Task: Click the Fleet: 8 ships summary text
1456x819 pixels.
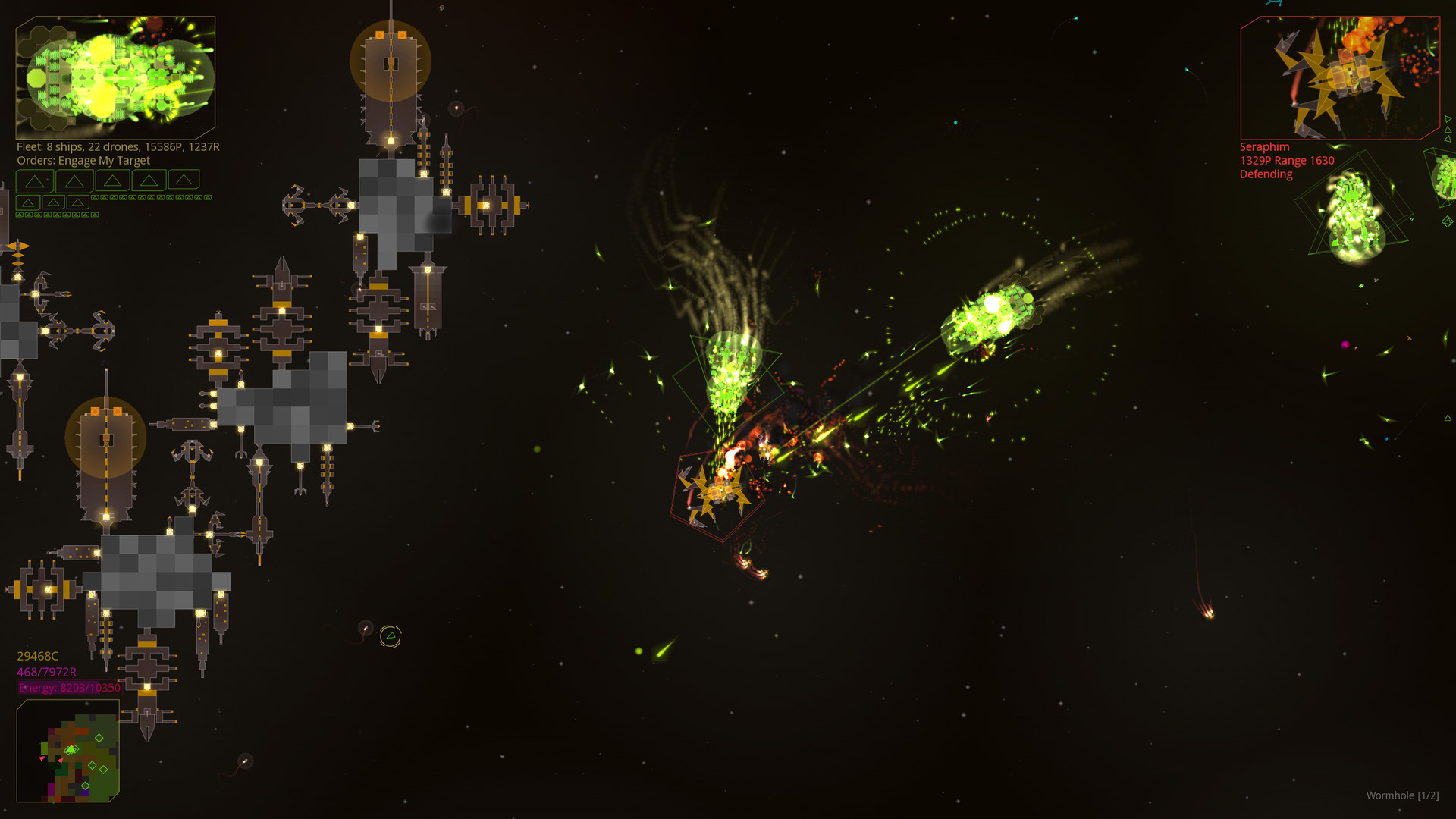Action: pos(118,147)
